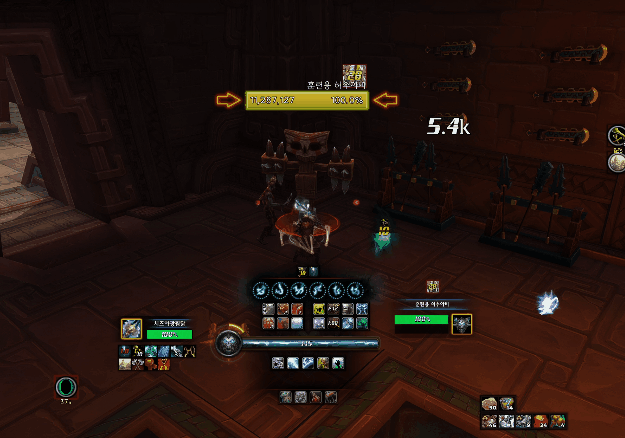Open the round minimap button at the right edge
Screen dimensions: 625x438
(x=617, y=137)
